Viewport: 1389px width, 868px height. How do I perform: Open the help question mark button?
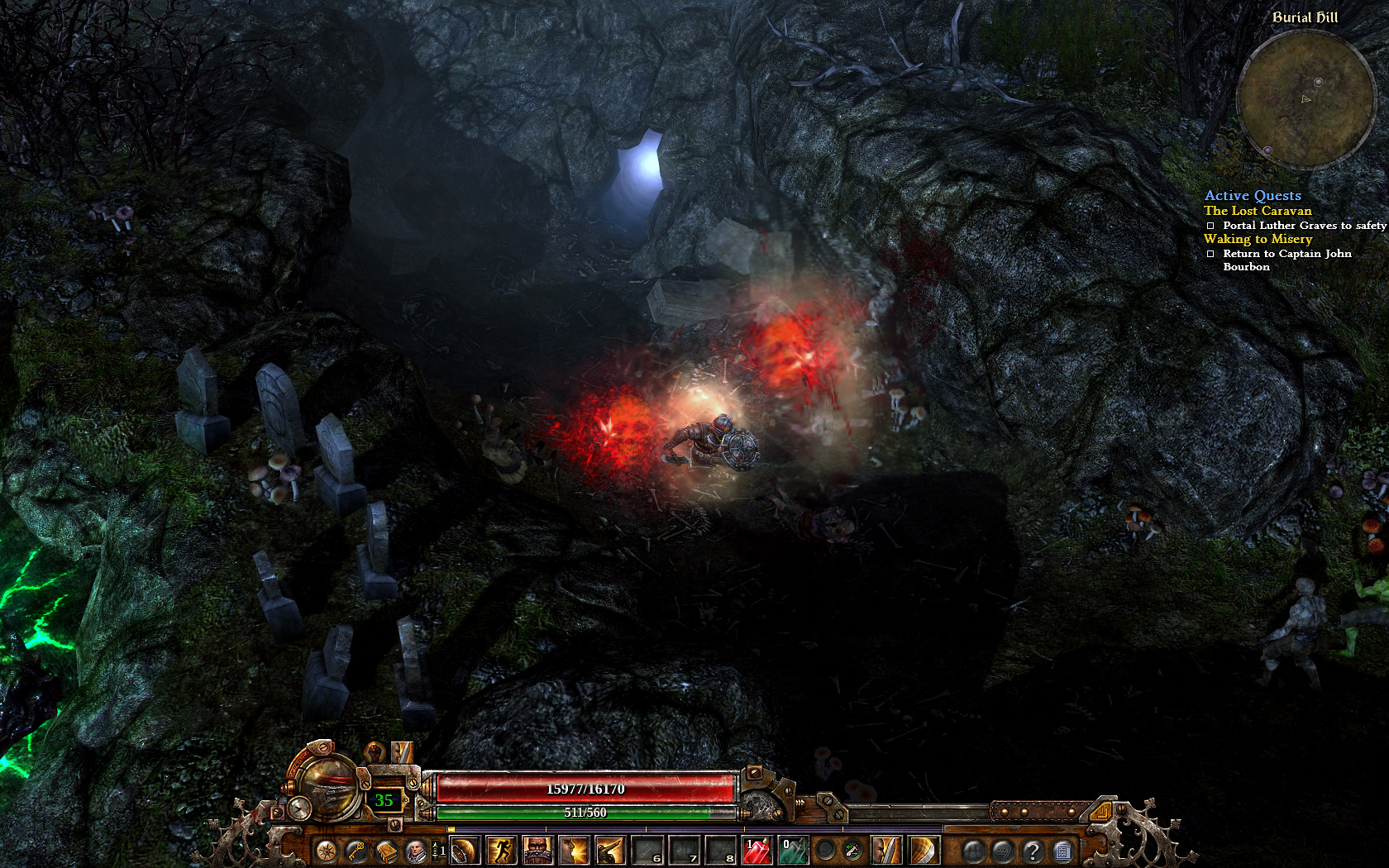point(1032,850)
